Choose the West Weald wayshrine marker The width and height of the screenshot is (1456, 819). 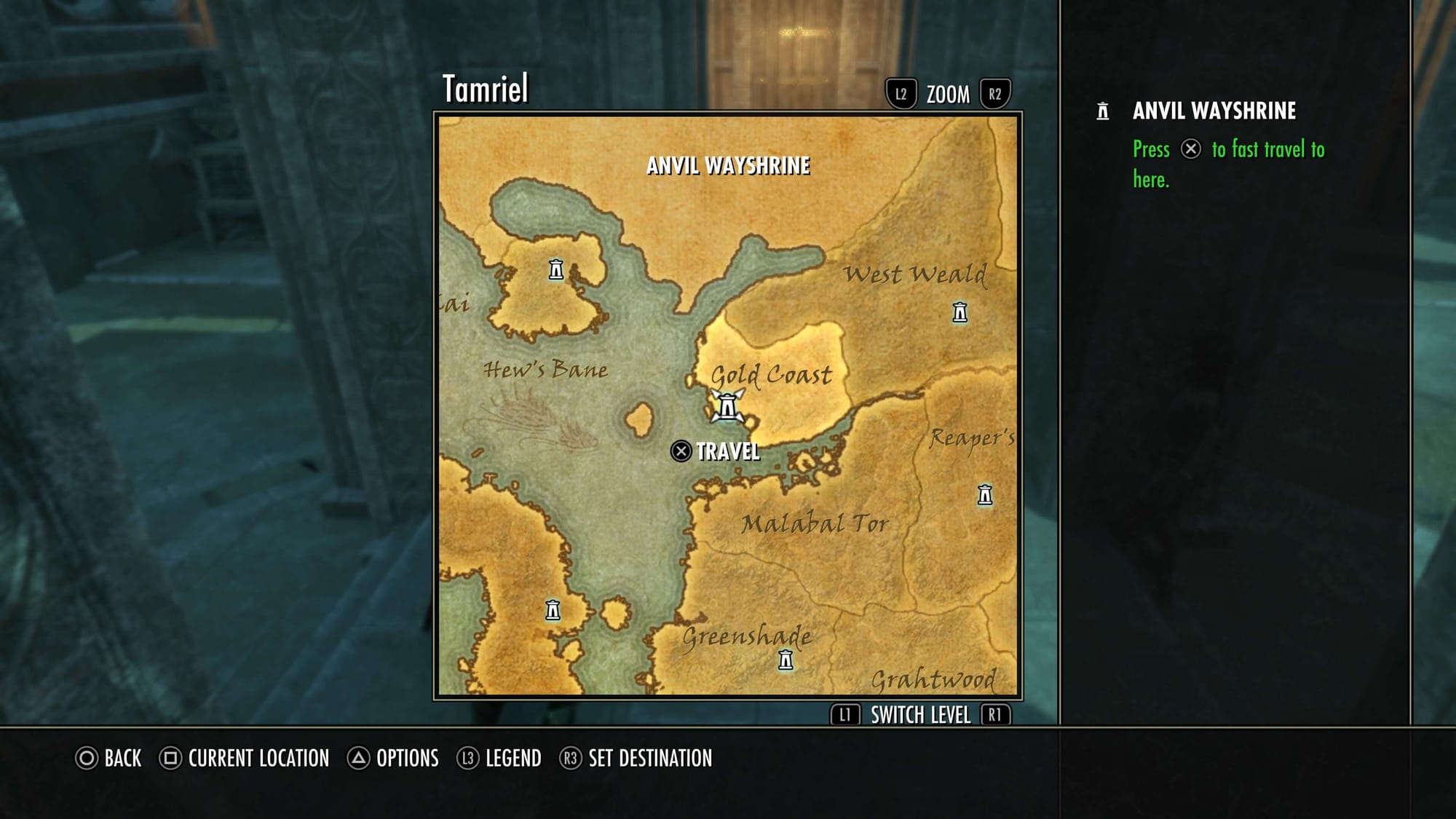point(960,312)
